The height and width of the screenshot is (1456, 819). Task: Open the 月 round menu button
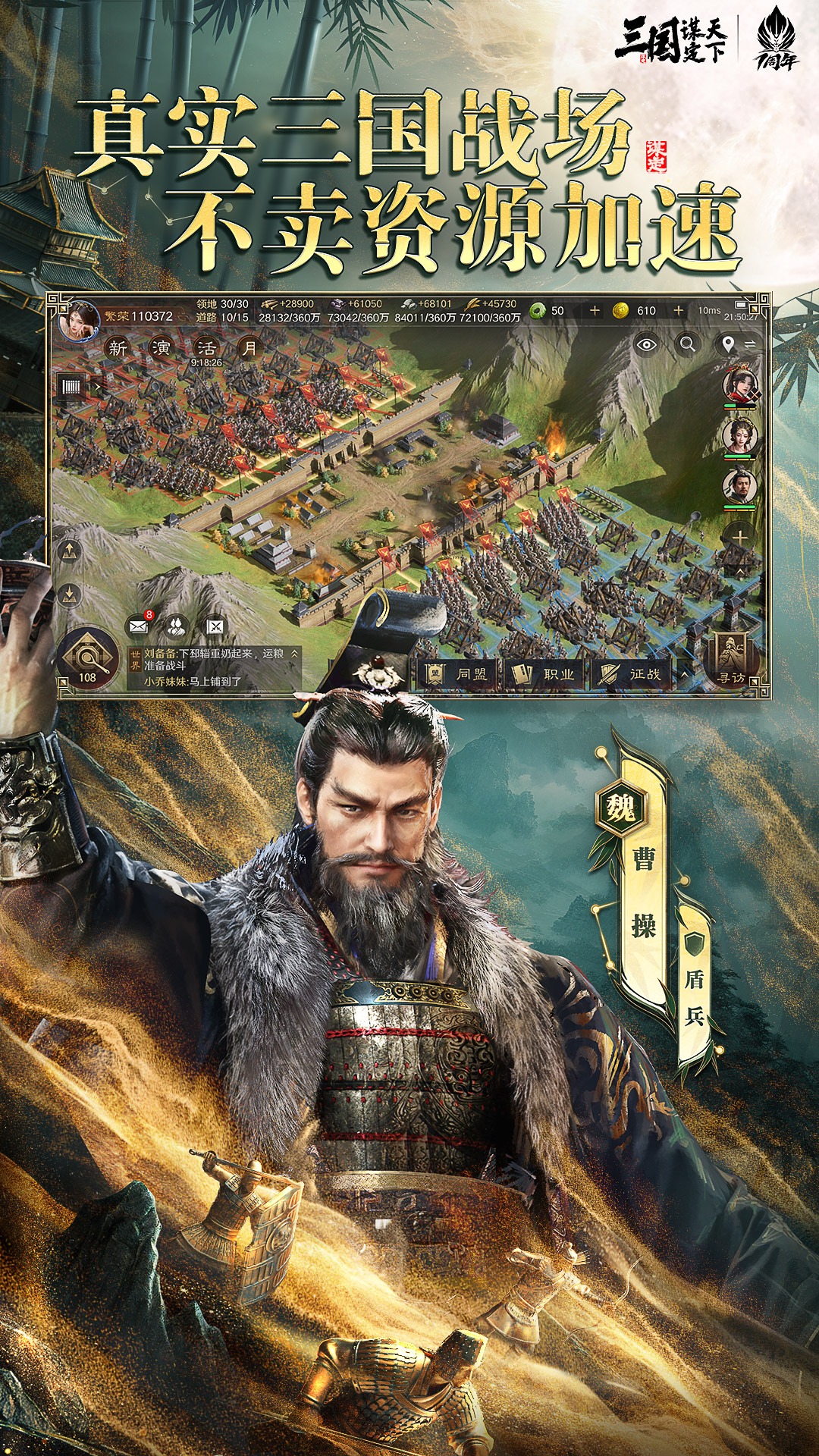pos(249,348)
